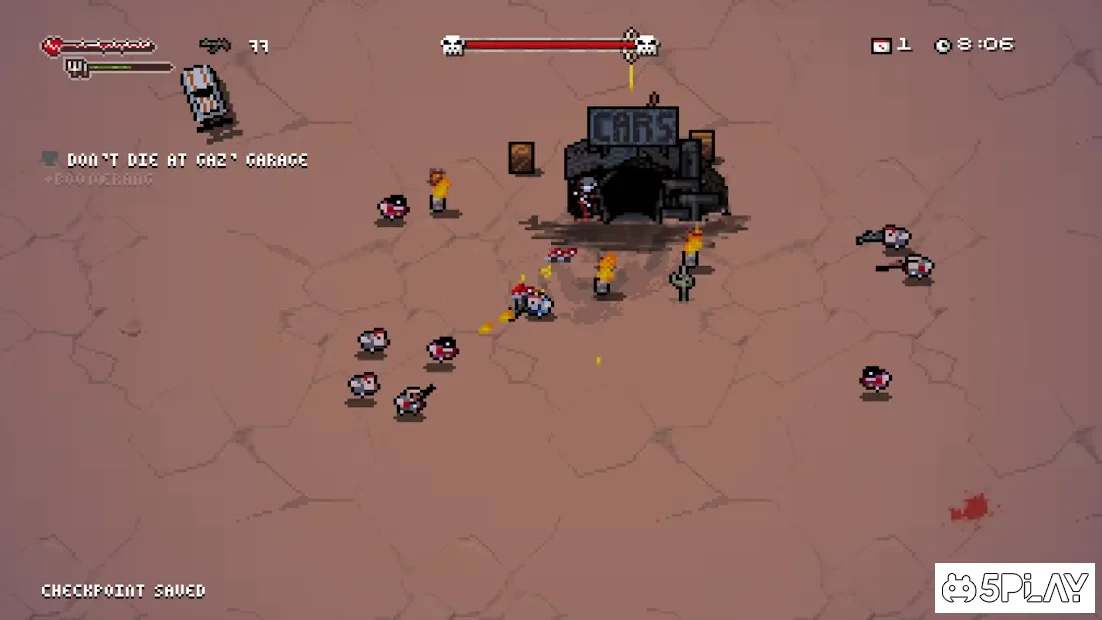
Task: Open the 5Play watermark logo
Action: (1014, 588)
